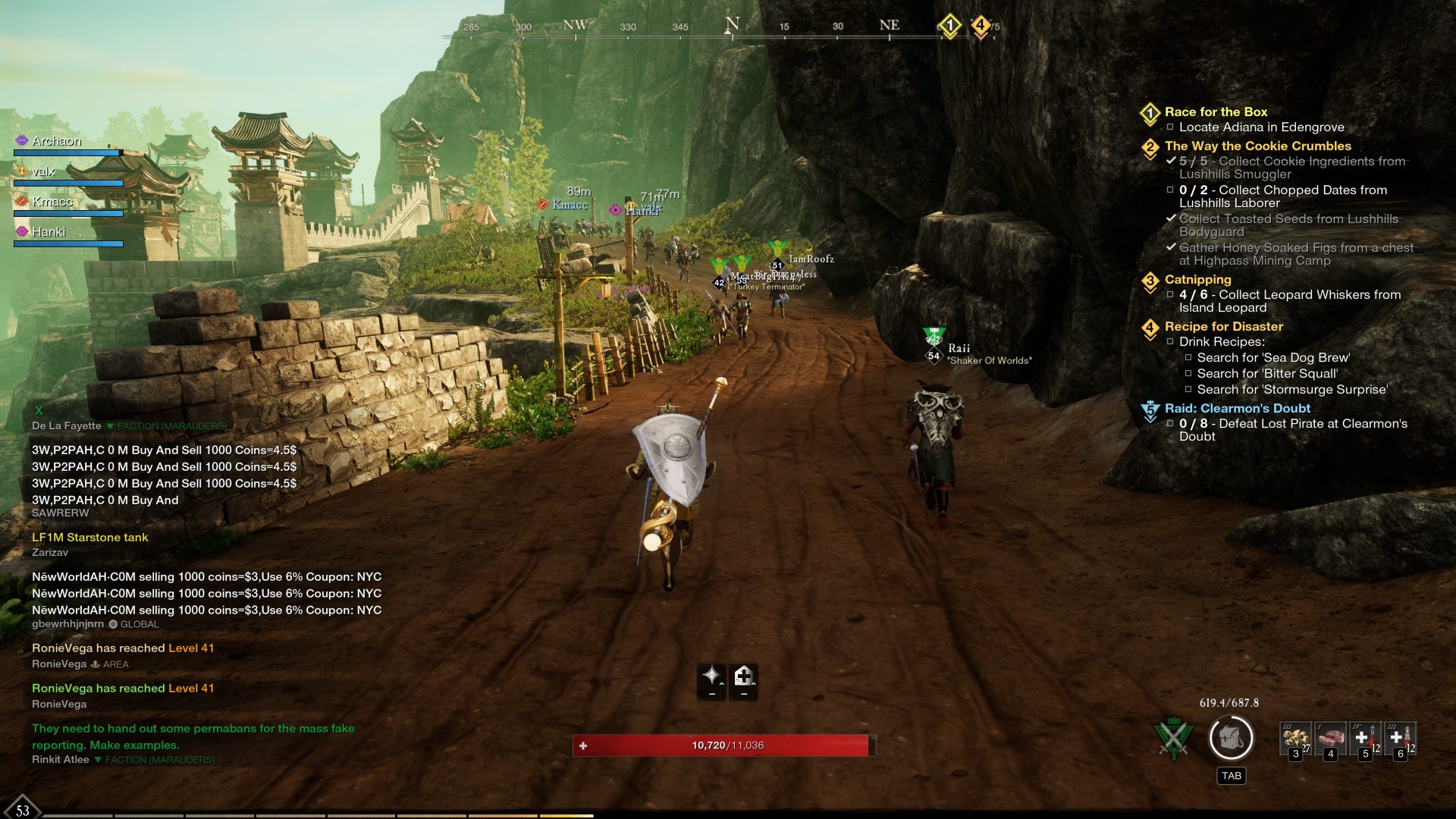
Task: Select the Raid: Clearmon's Doubt objective
Action: click(1237, 408)
